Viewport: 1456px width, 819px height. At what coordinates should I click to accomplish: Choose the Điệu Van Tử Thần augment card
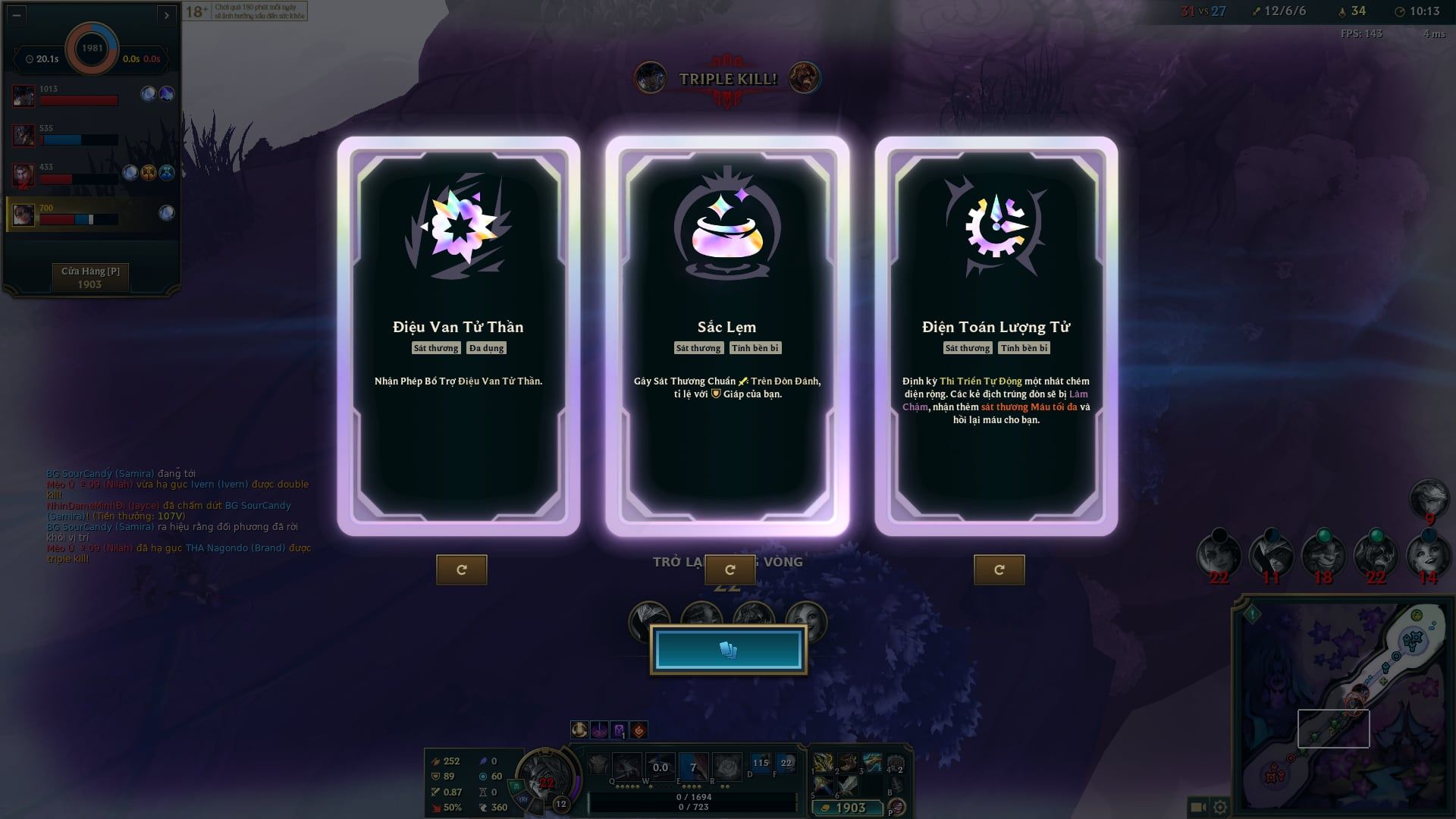pos(458,336)
